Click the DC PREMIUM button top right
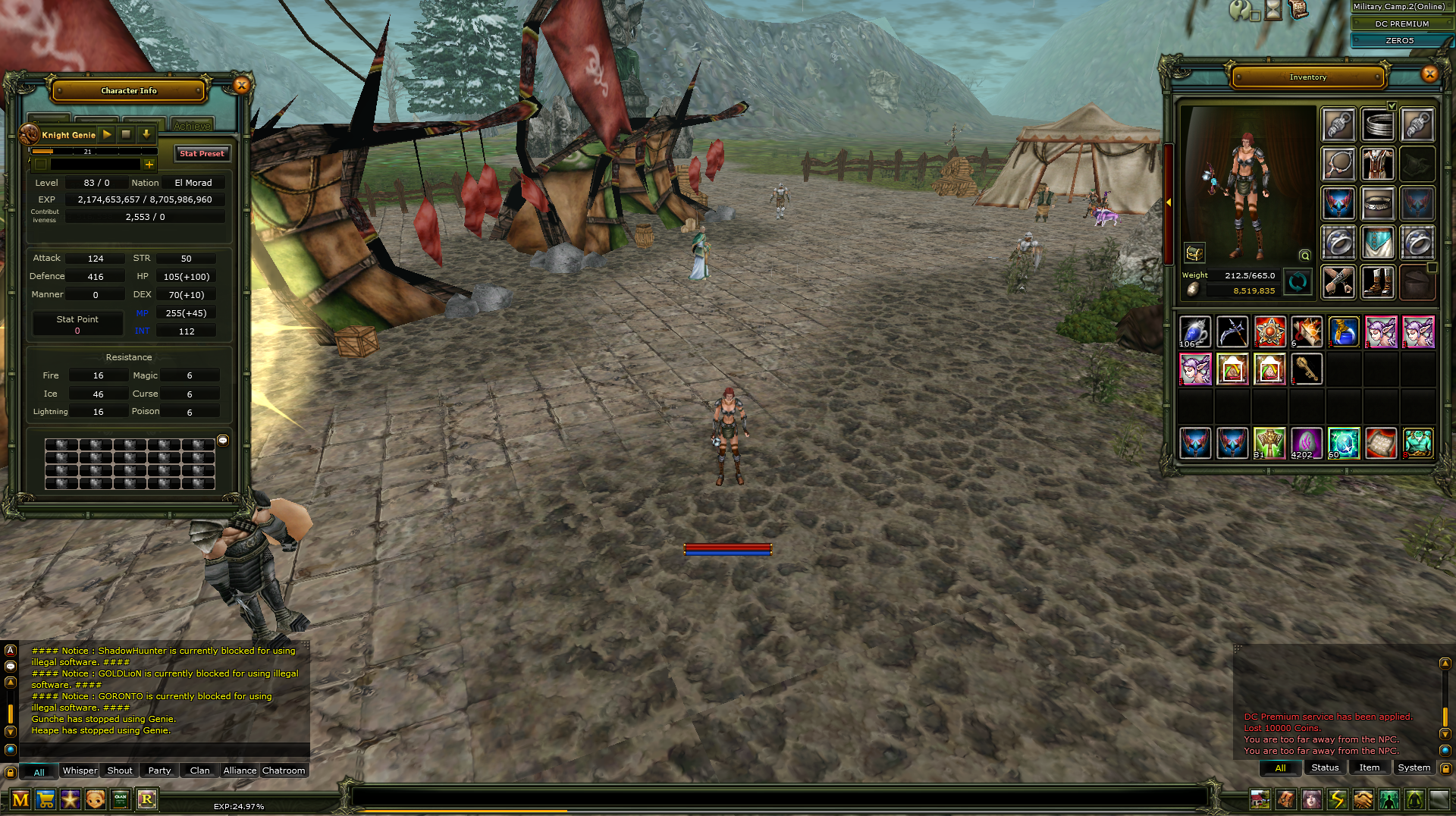 [1401, 24]
